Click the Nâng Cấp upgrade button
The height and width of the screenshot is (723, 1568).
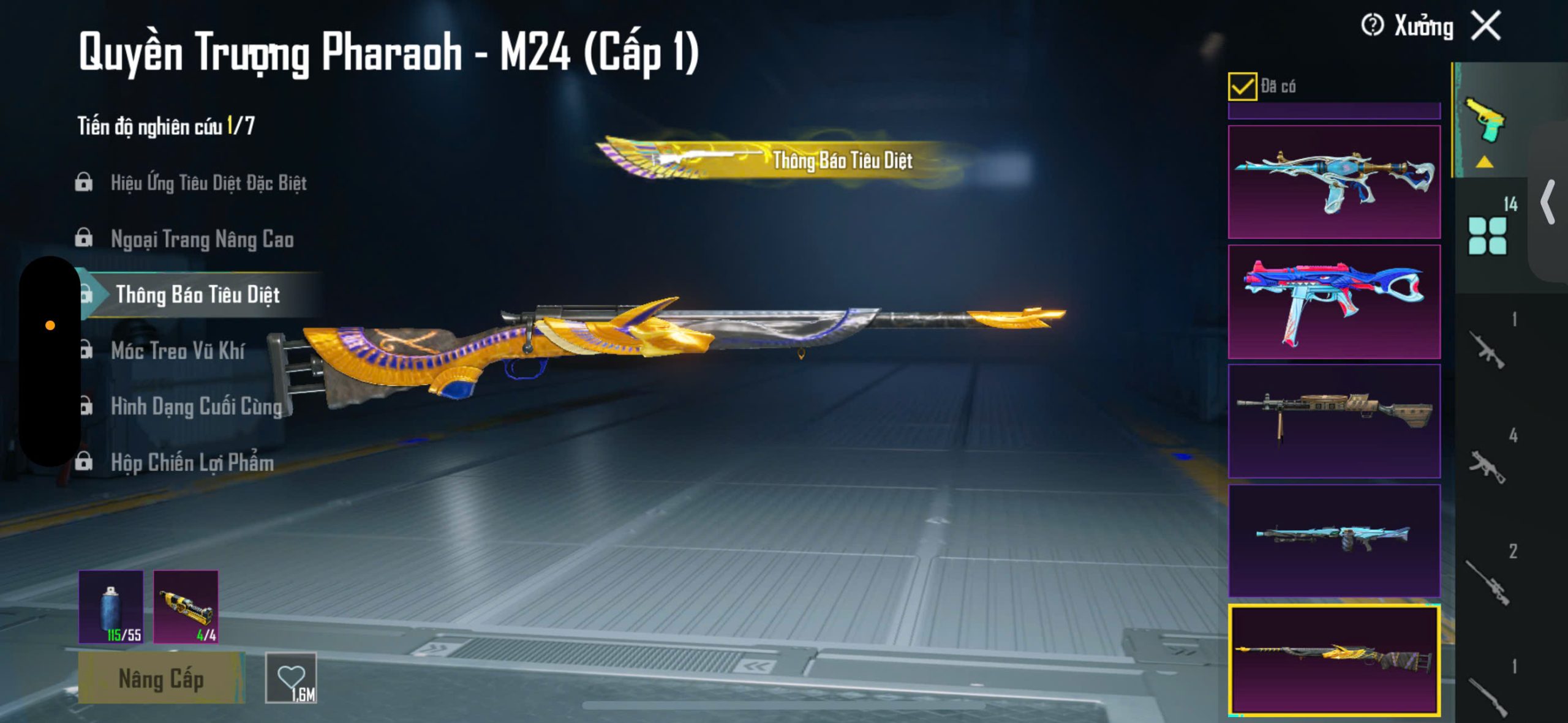[161, 678]
